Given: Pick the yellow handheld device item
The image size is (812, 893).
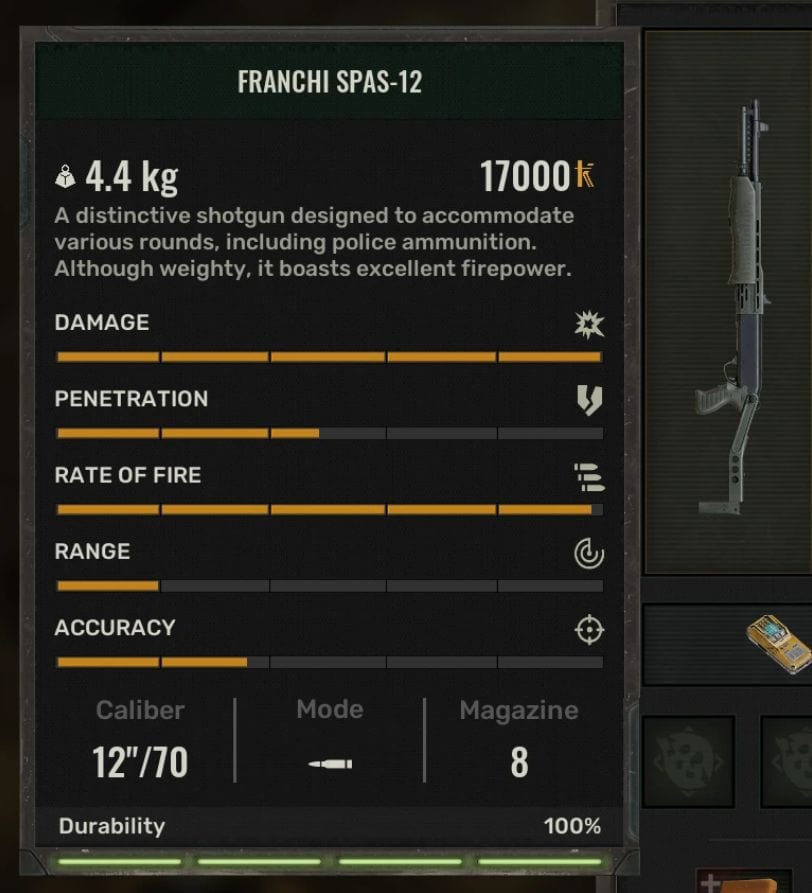Looking at the screenshot, I should click(x=778, y=643).
